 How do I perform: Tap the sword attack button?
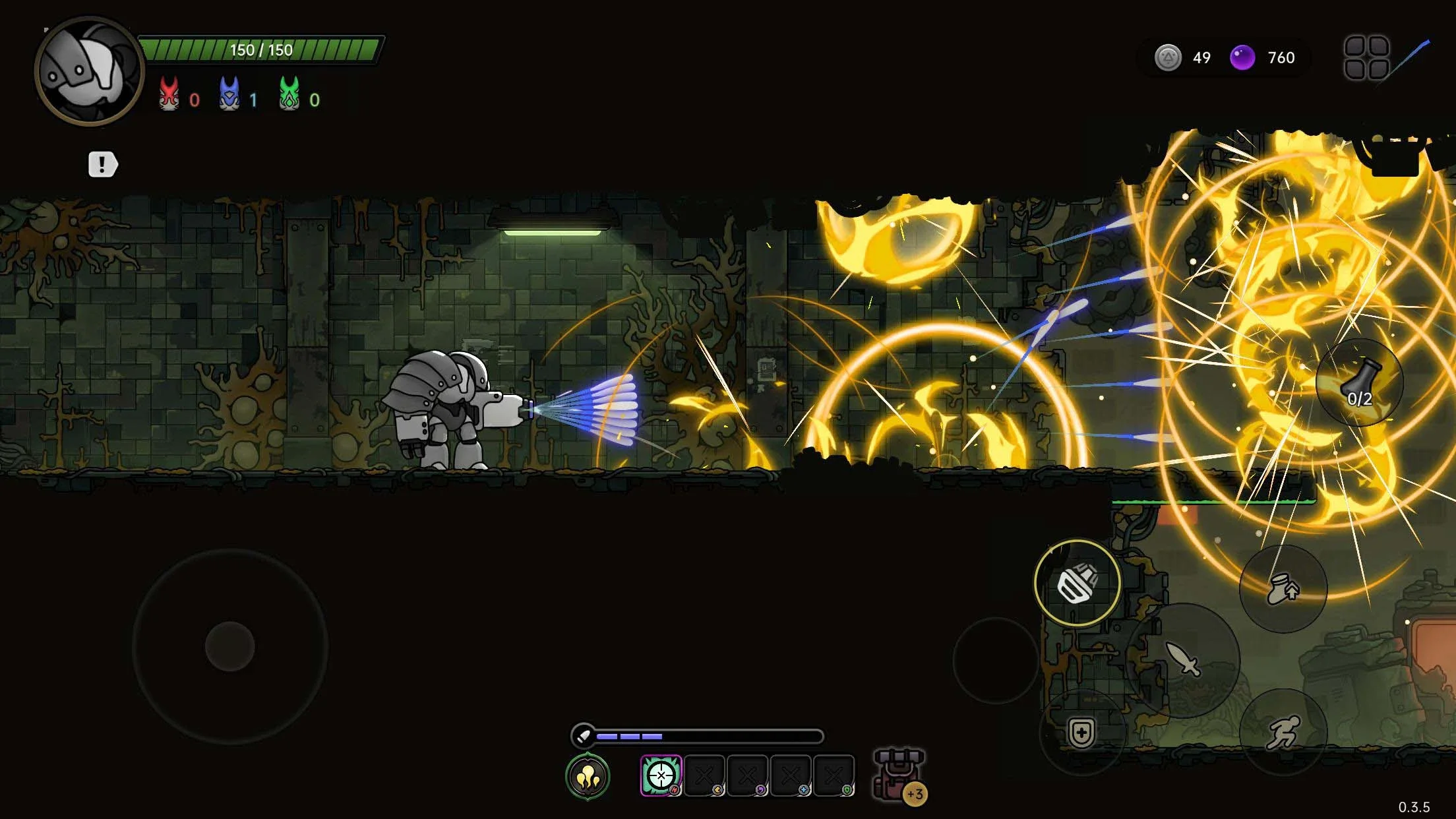tap(1183, 659)
